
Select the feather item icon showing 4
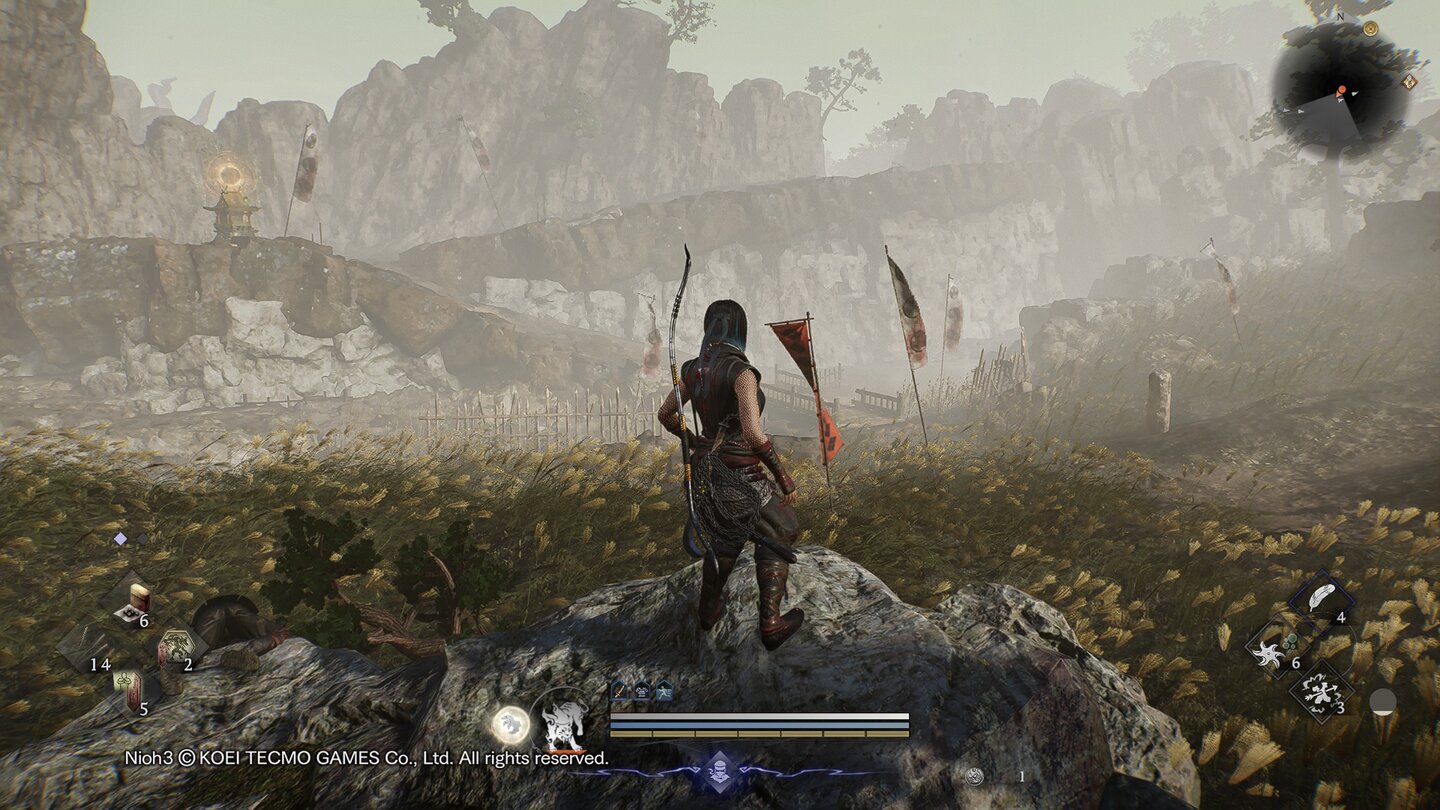coord(1322,595)
